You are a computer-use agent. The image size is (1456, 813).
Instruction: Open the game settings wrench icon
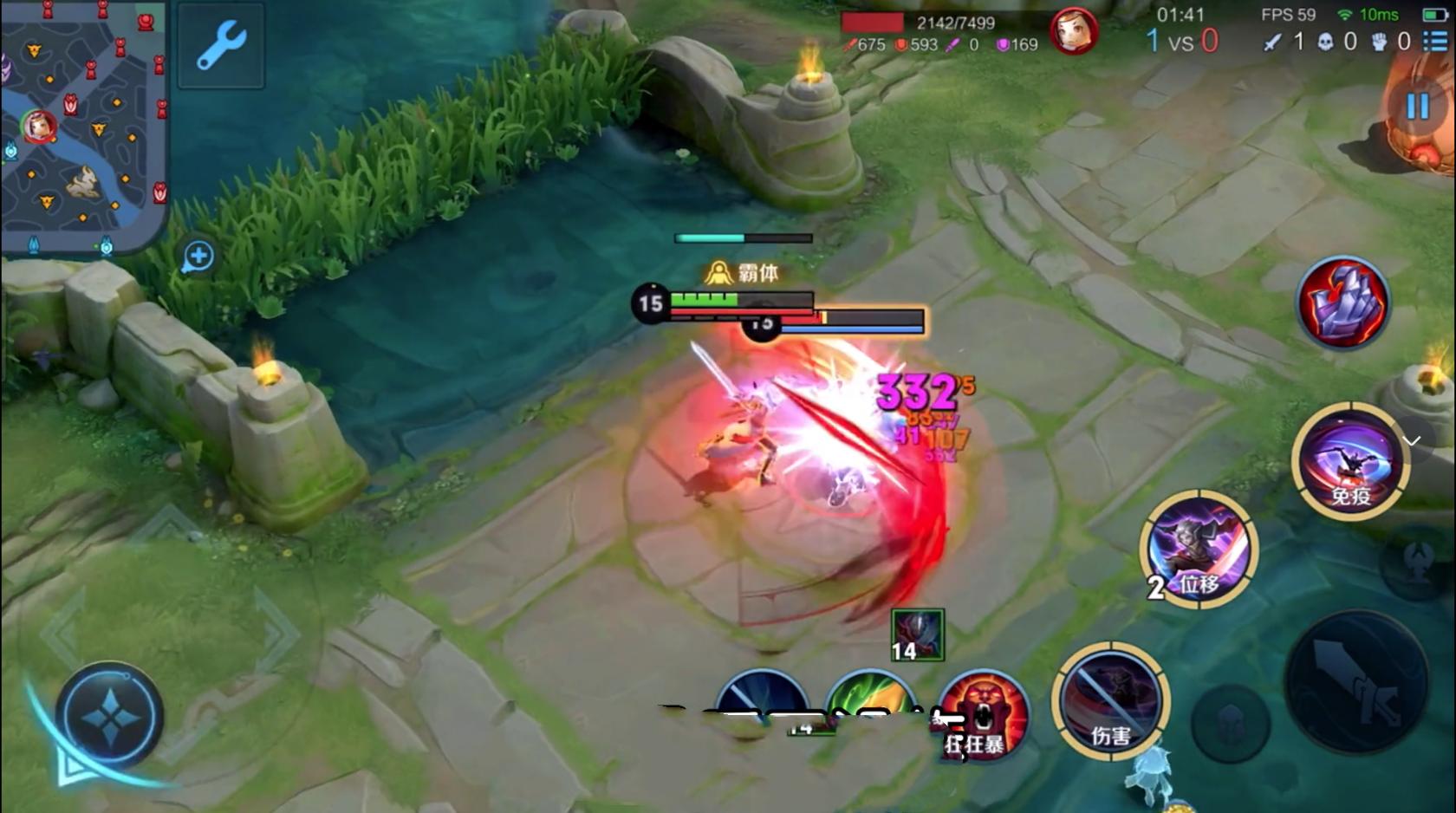[219, 47]
